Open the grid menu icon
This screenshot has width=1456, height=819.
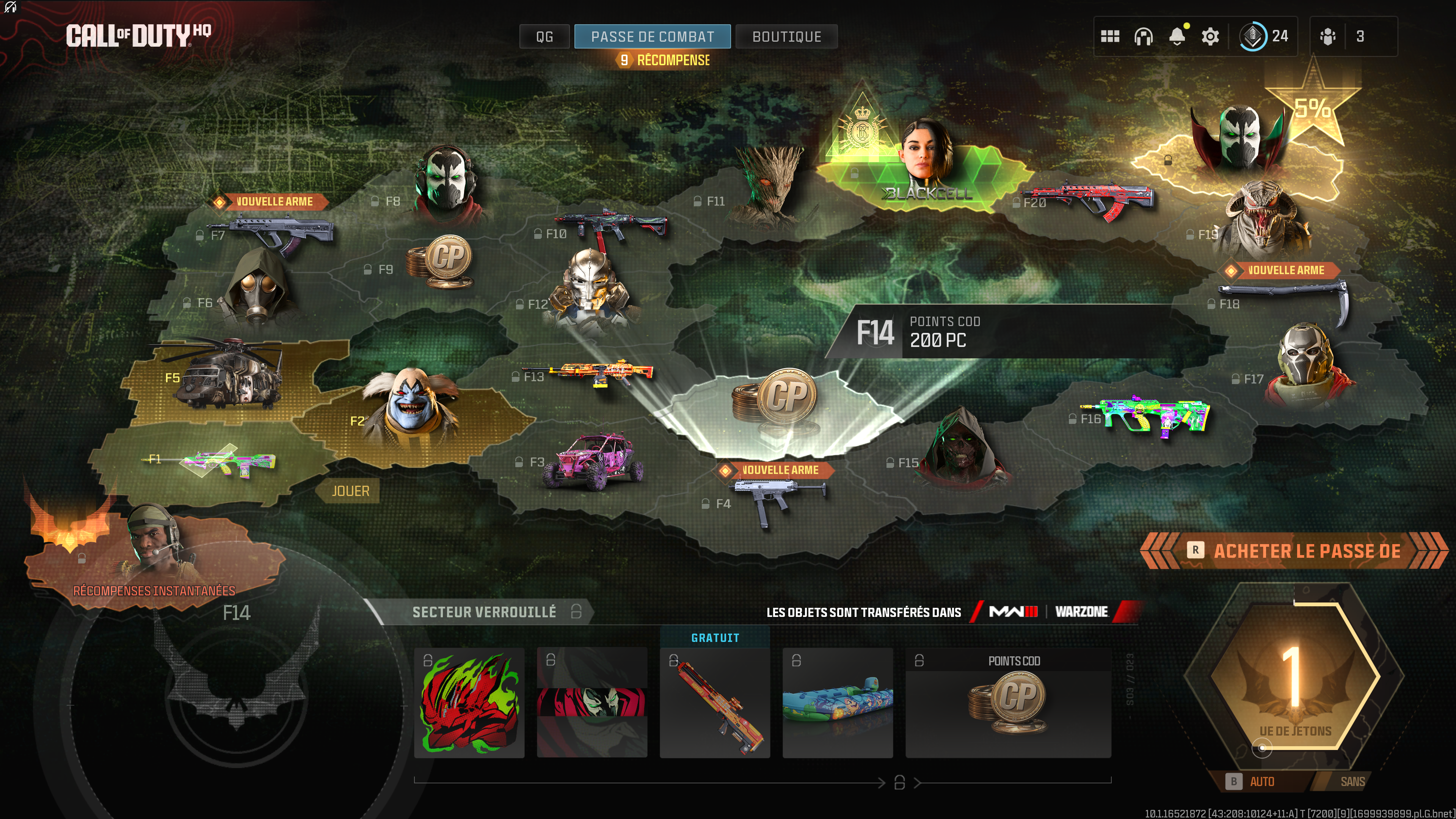click(1109, 37)
